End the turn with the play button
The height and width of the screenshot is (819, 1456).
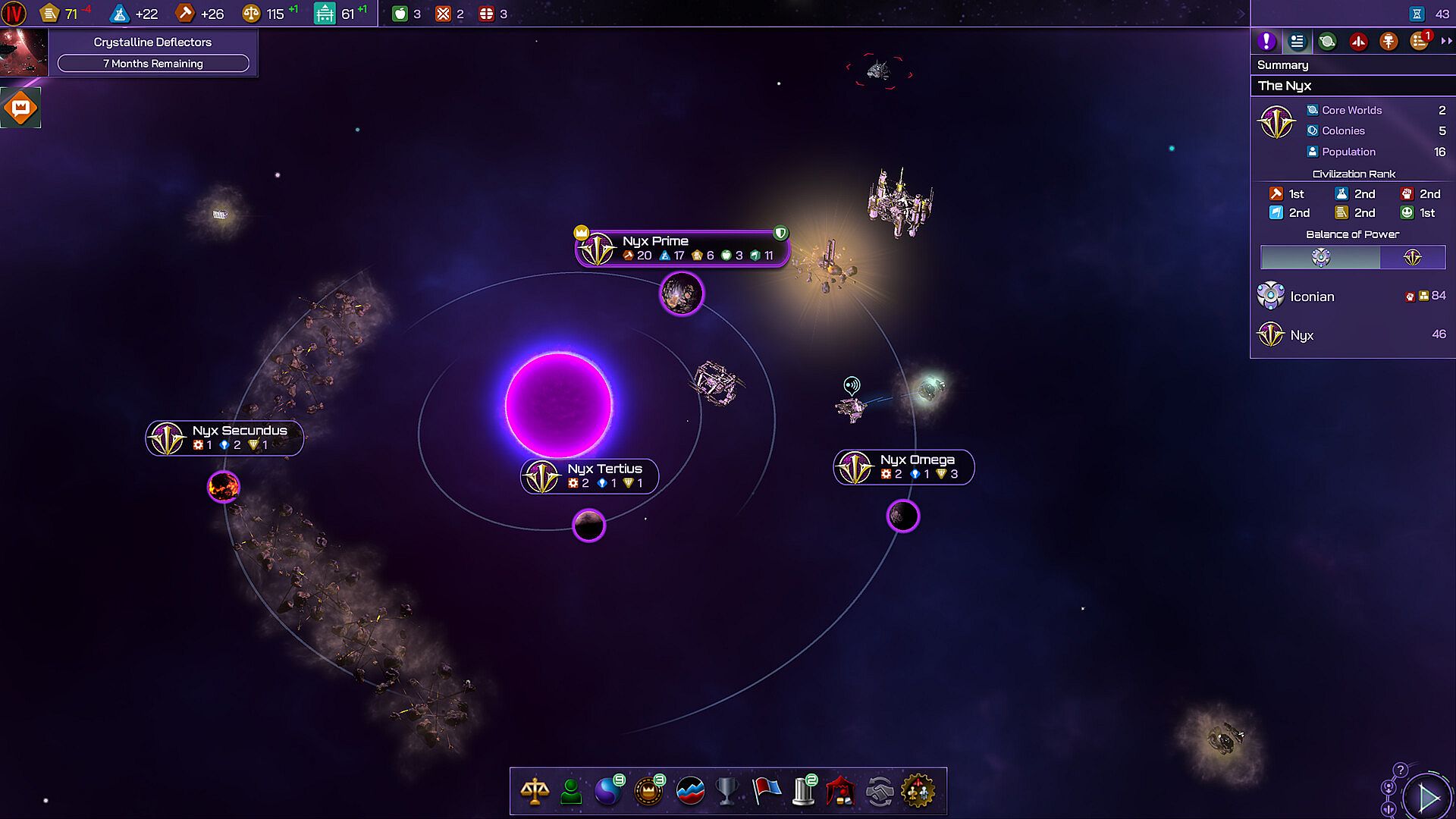(1428, 798)
